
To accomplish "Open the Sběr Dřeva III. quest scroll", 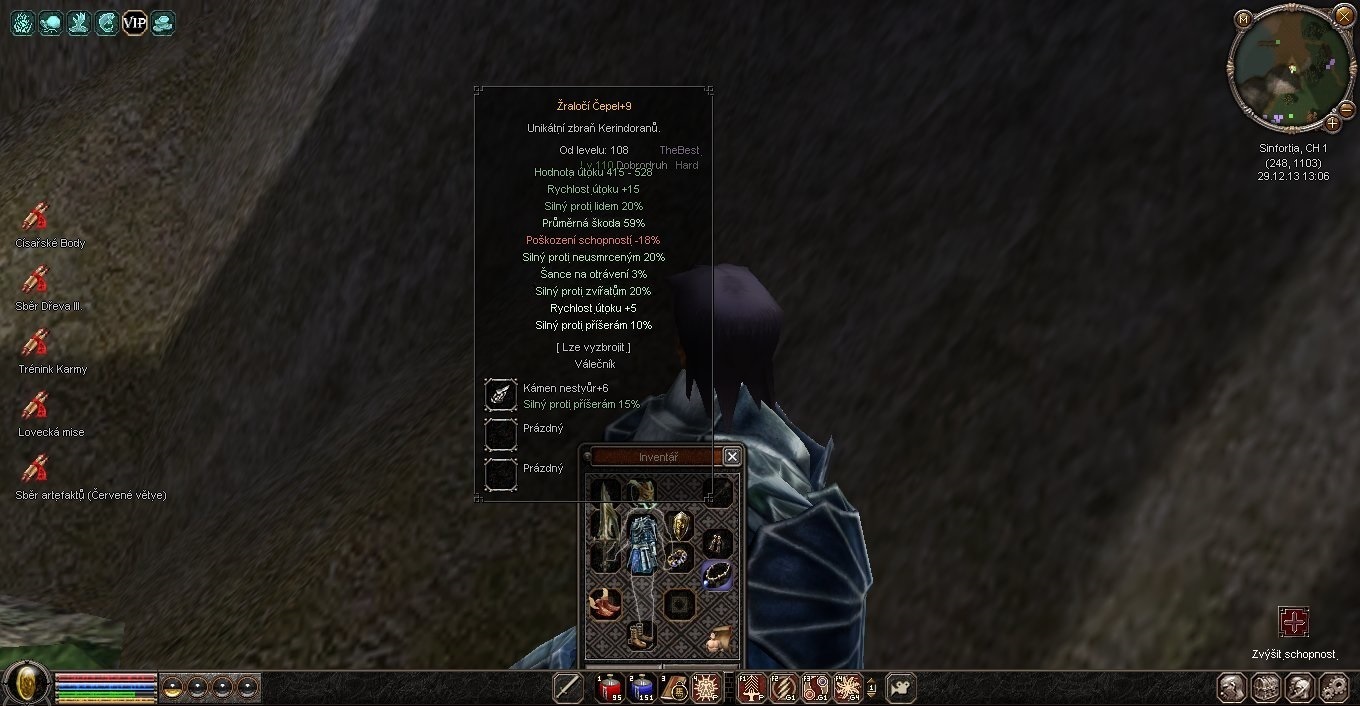I will point(36,280).
